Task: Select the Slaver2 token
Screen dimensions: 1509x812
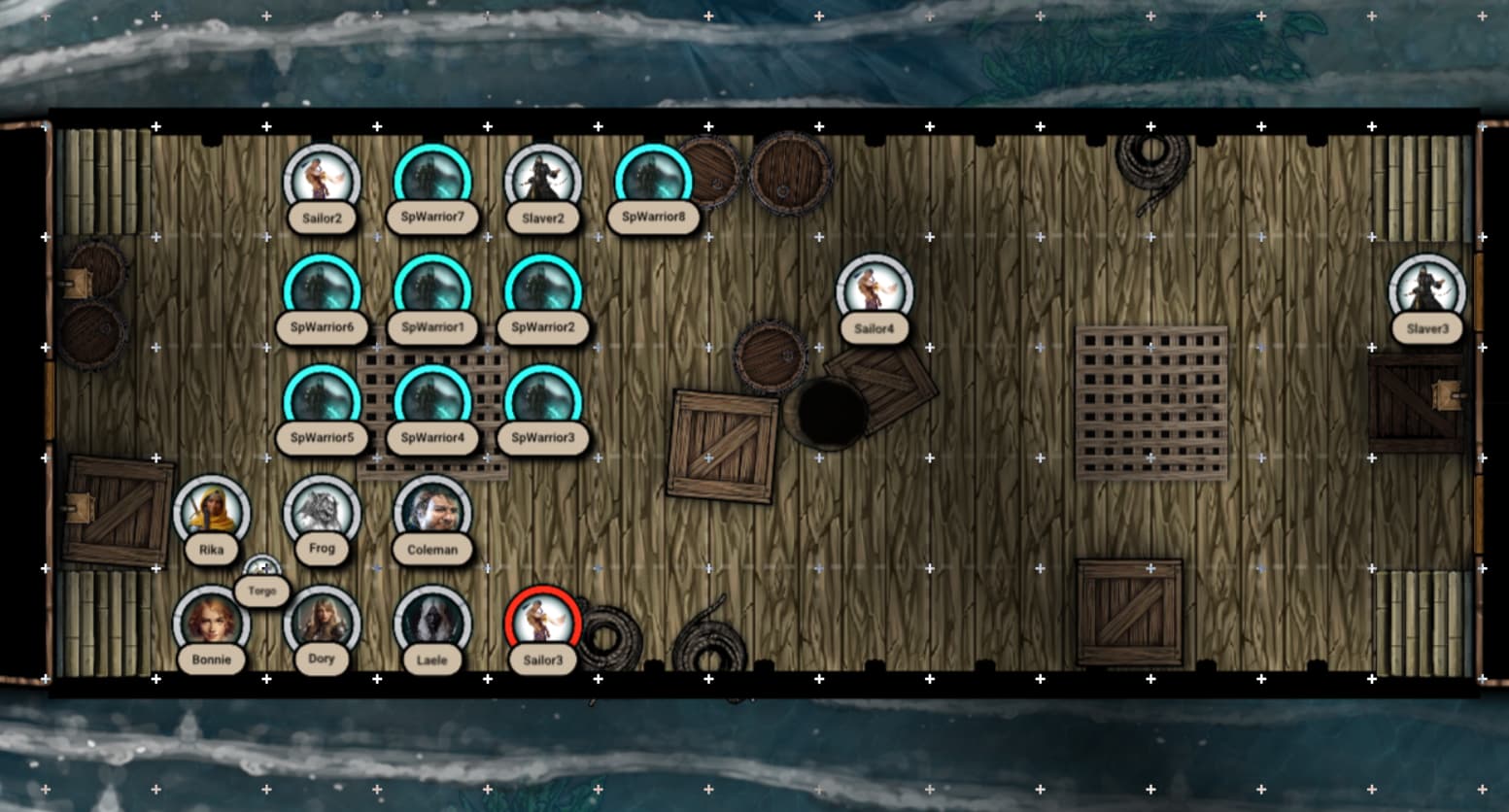Action: click(542, 182)
